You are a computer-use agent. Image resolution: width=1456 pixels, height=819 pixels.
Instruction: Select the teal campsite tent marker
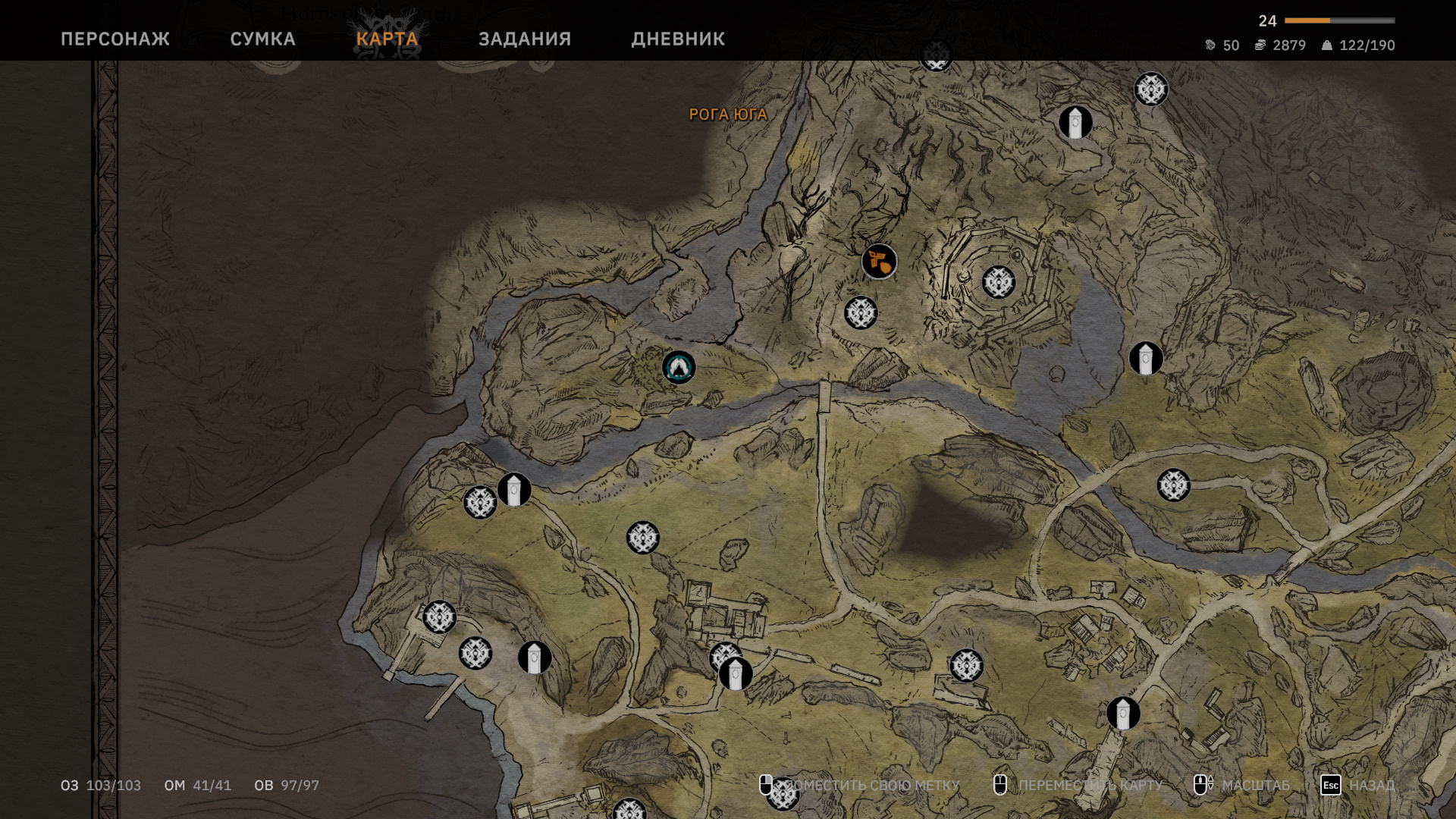pyautogui.click(x=679, y=368)
